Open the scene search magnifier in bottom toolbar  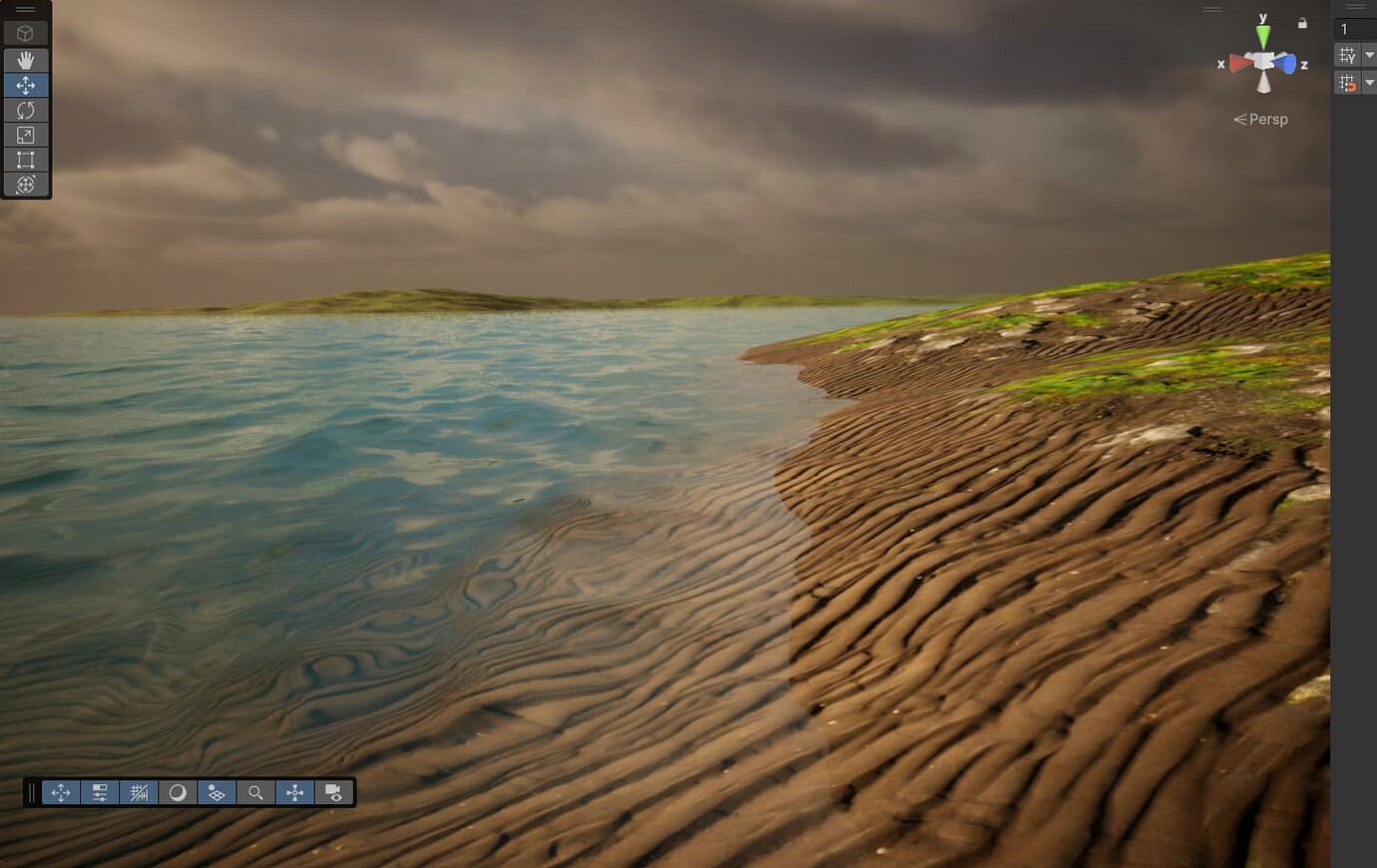point(255,792)
